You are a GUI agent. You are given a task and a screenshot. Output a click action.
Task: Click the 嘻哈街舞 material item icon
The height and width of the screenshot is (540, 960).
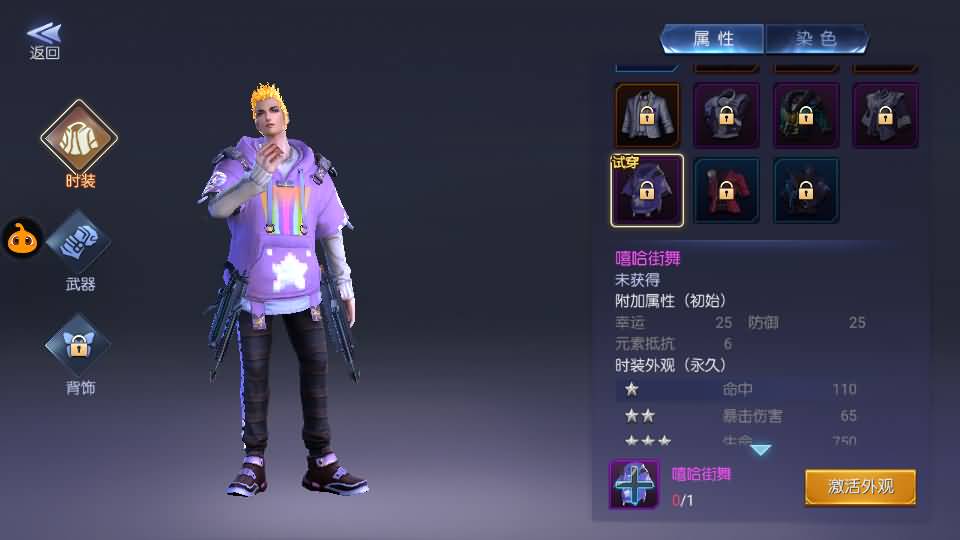[x=634, y=484]
